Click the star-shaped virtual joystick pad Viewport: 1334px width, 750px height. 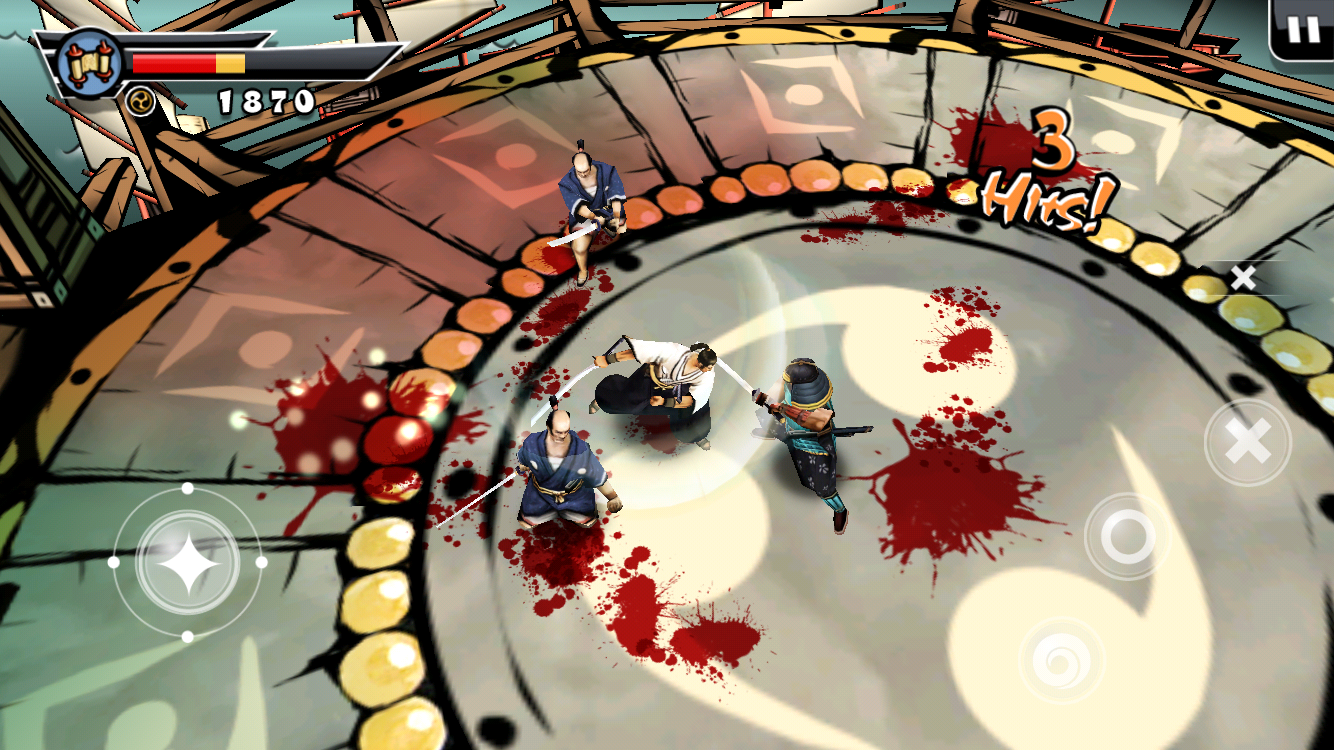click(x=187, y=562)
